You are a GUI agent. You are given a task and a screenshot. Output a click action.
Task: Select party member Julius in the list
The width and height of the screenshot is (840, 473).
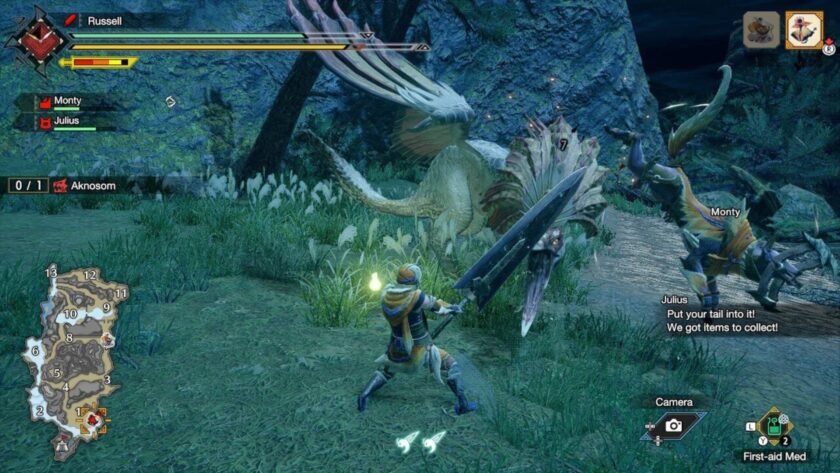coord(67,122)
